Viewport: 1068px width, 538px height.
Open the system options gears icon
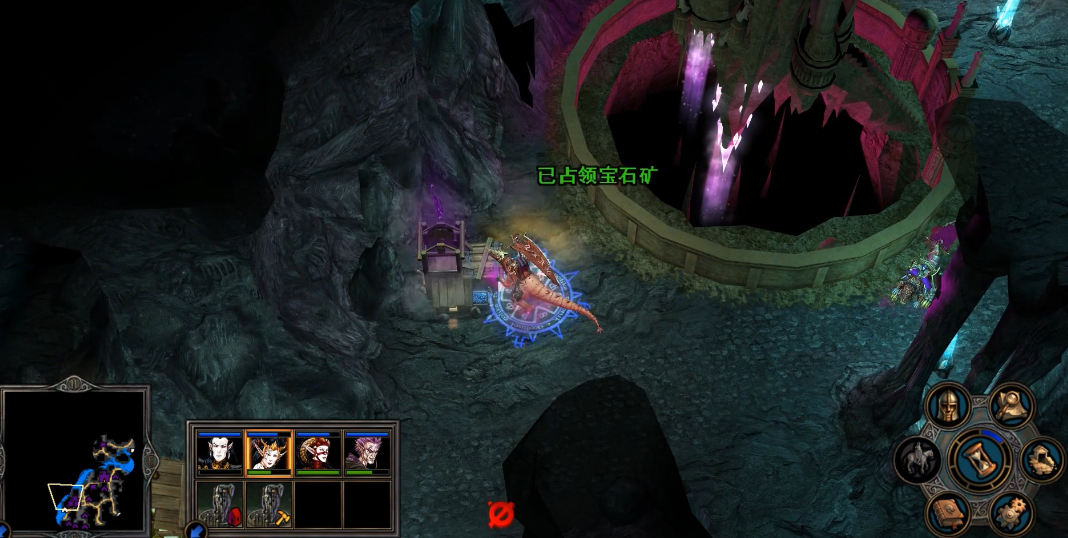(1010, 512)
